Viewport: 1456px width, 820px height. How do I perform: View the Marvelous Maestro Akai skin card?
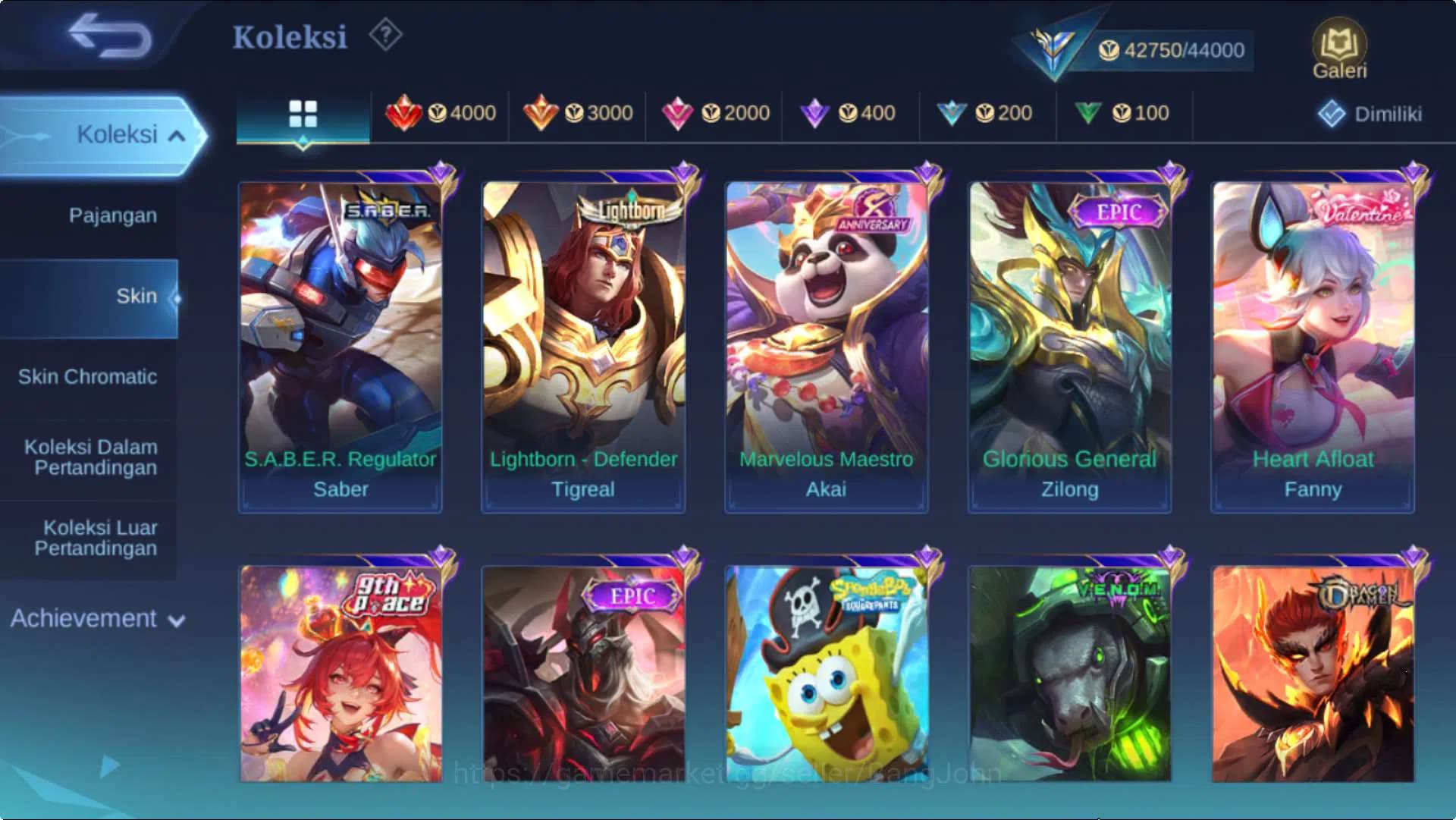[x=825, y=341]
